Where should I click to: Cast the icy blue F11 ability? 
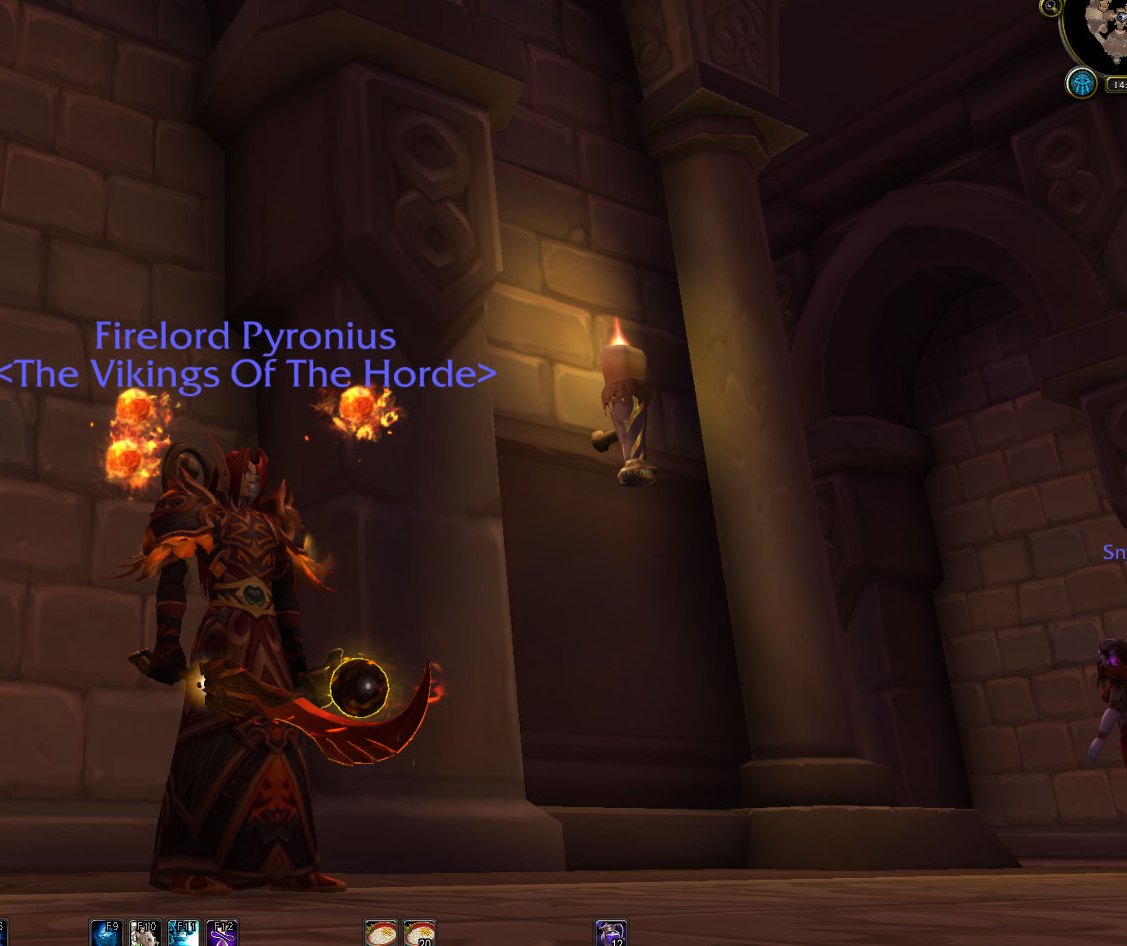(184, 934)
